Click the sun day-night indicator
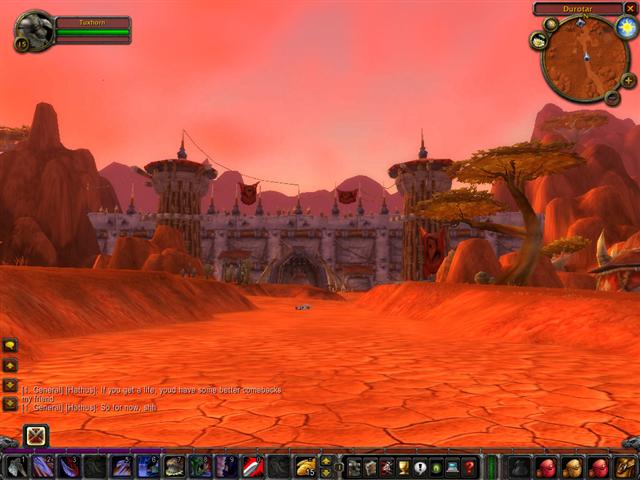The width and height of the screenshot is (640, 480). [x=626, y=24]
